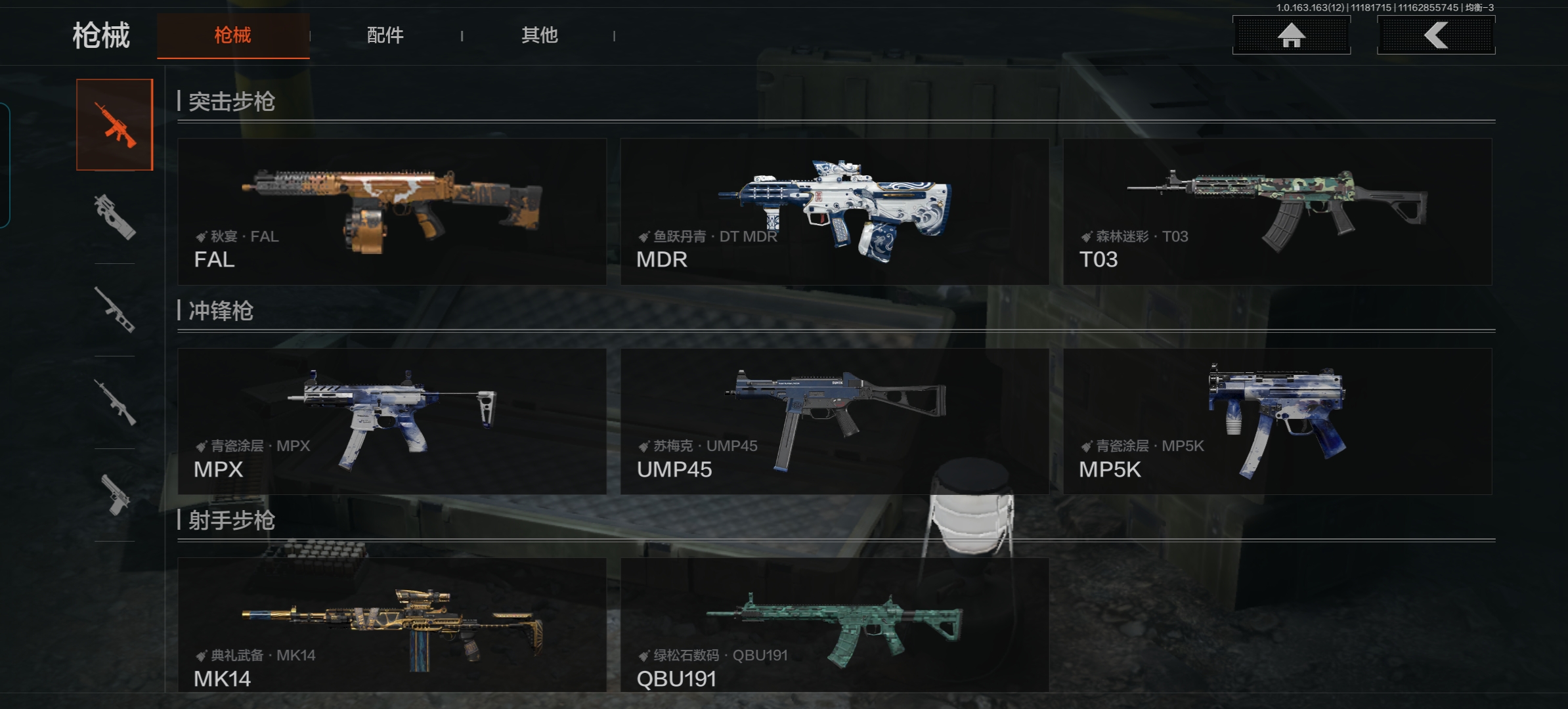The width and height of the screenshot is (1568, 709).
Task: Choose the 青瓷涂层 MP5K card
Action: 1277,421
